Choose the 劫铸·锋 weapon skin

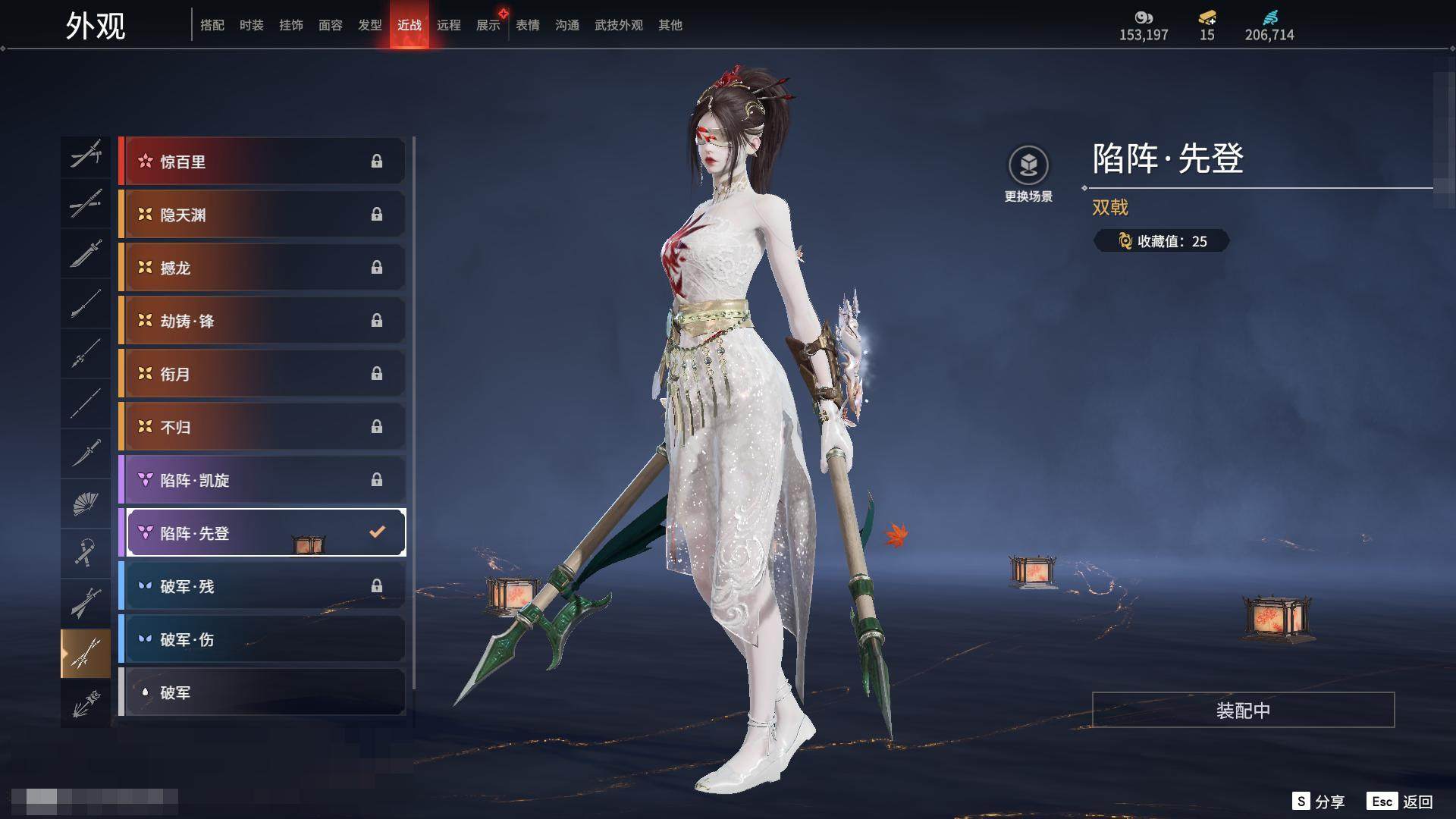tap(262, 321)
